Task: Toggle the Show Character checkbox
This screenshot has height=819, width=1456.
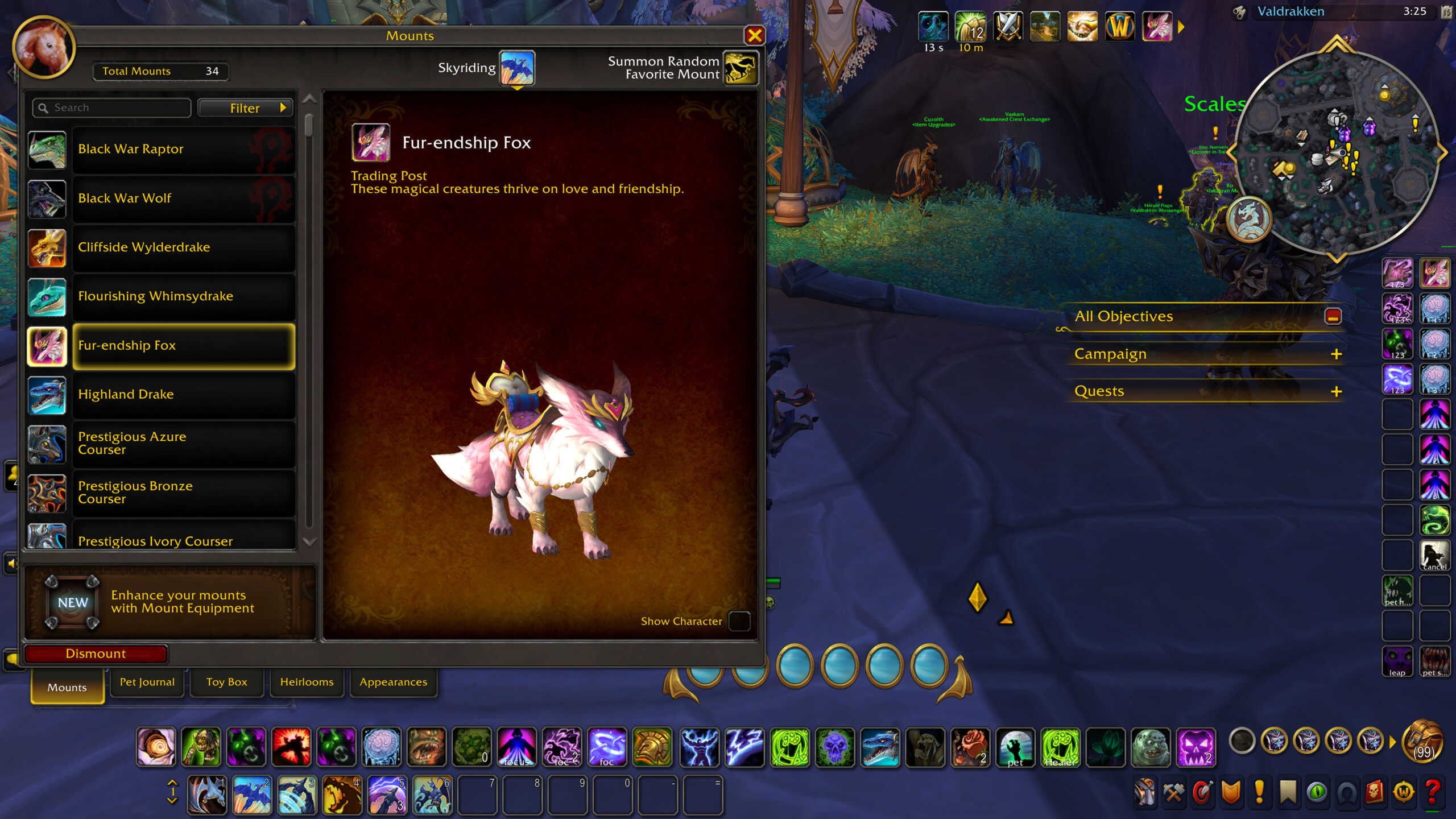Action: coord(739,621)
